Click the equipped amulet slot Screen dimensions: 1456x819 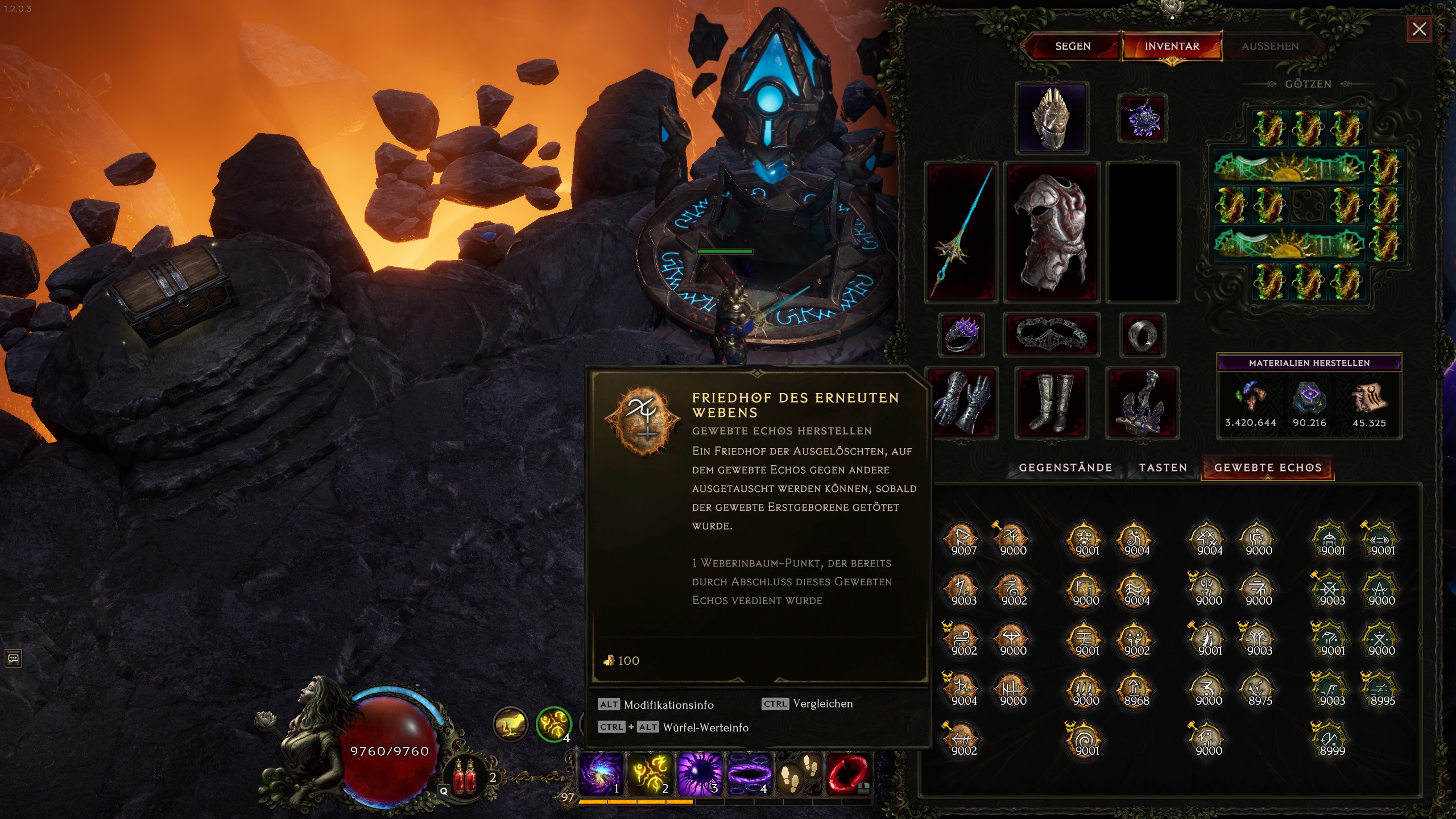1142,118
